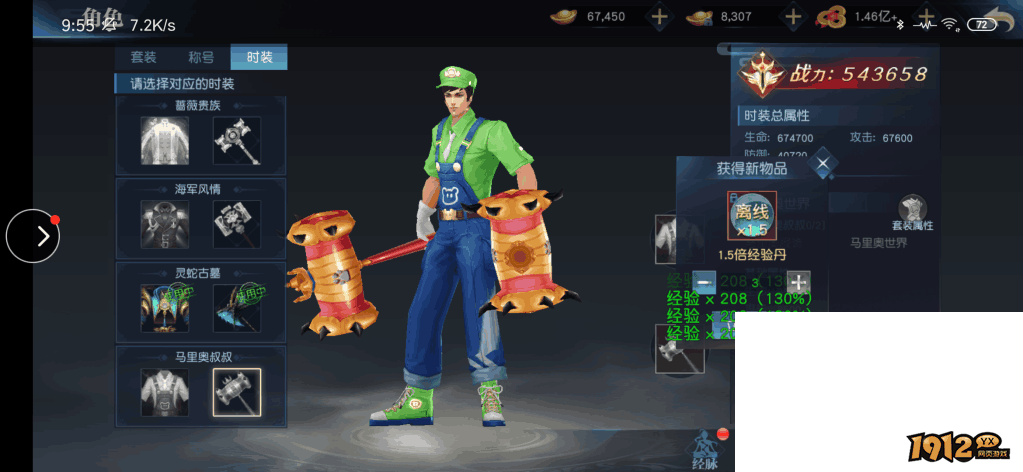Choose the 海军风情 weapon skin
This screenshot has width=1023, height=472.
(237, 223)
